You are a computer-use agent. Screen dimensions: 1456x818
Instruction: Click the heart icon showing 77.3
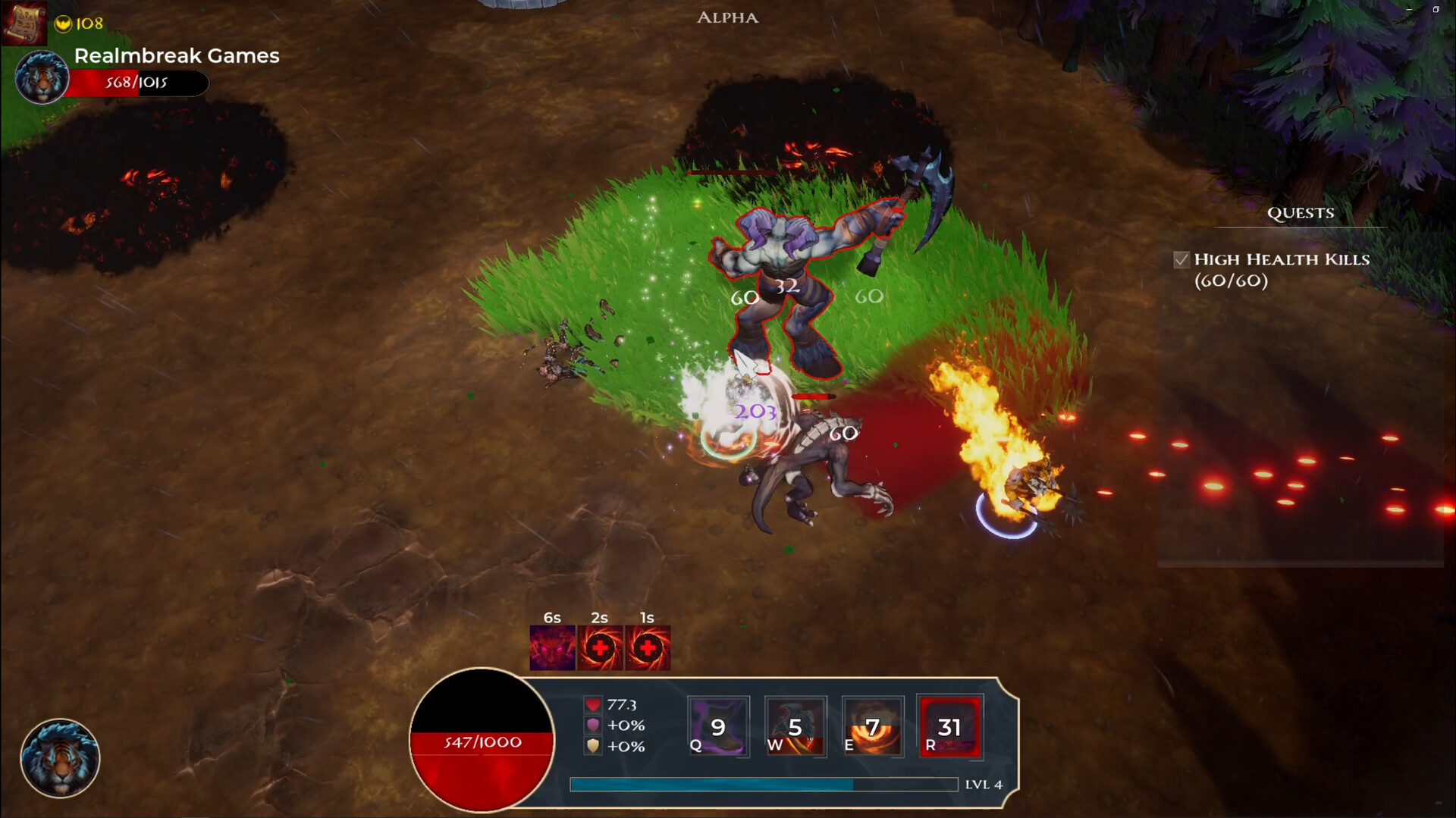pyautogui.click(x=593, y=704)
